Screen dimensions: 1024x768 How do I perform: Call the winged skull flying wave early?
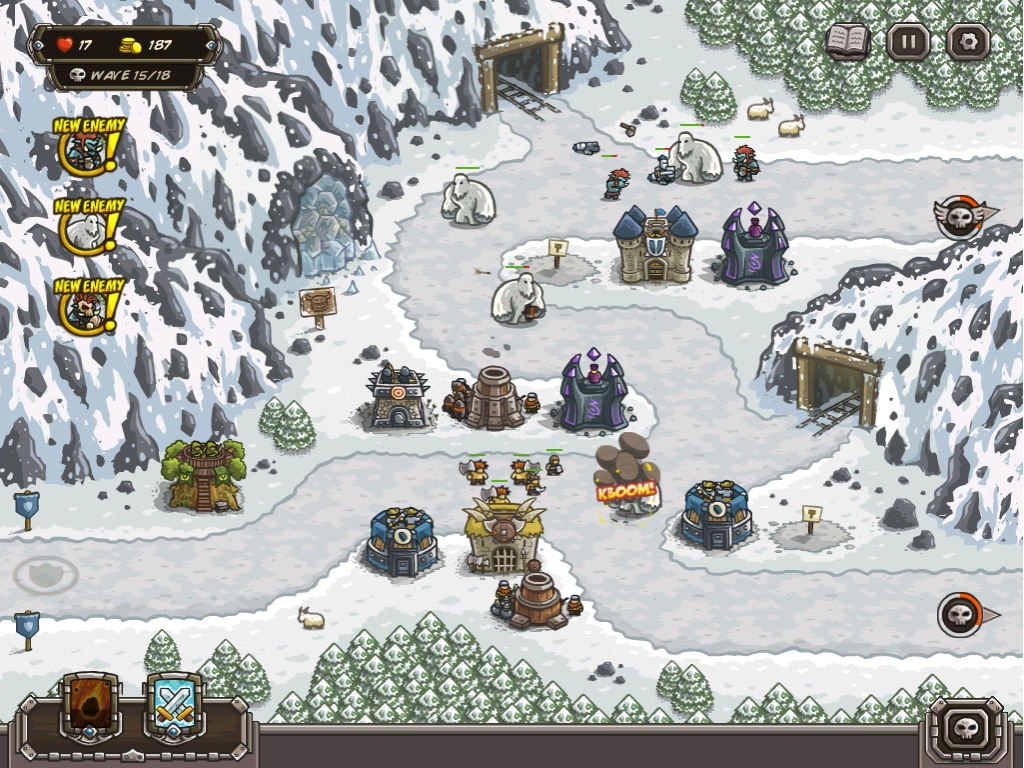coord(961,216)
